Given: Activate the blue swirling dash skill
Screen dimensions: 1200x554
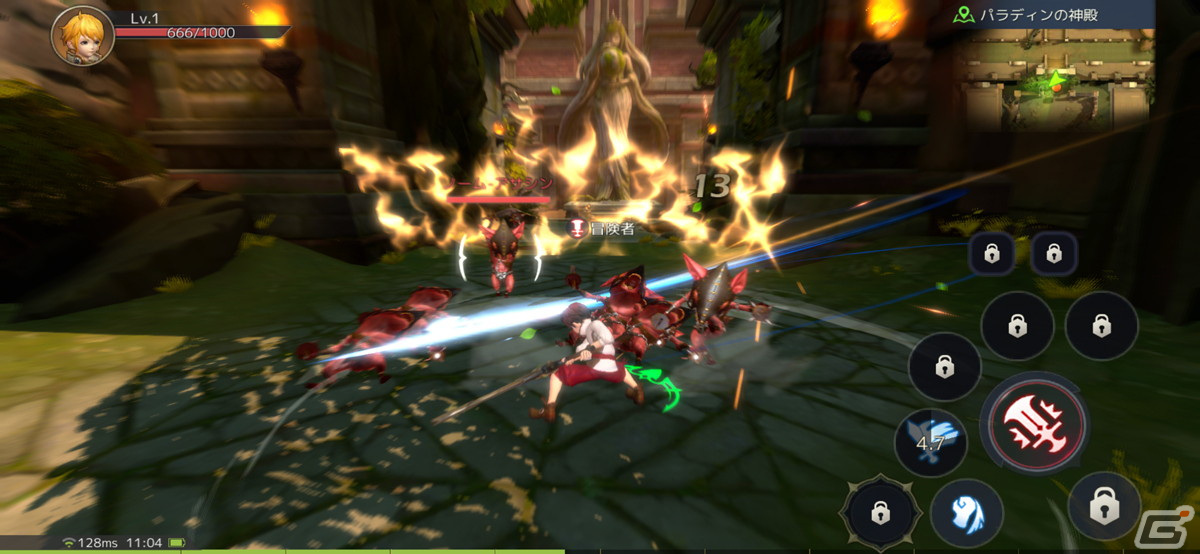Looking at the screenshot, I should tap(966, 511).
